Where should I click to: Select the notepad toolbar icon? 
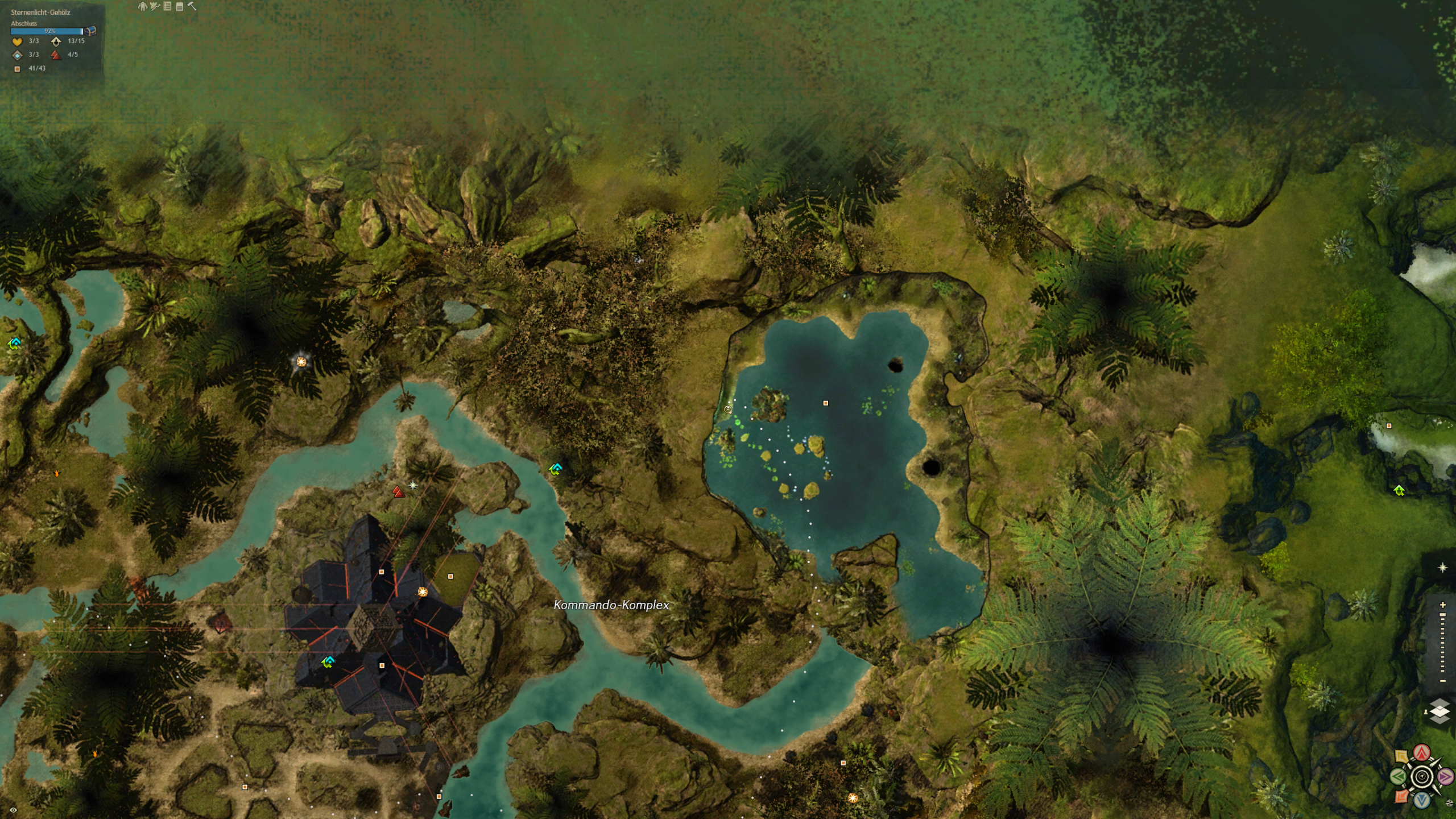(180, 6)
